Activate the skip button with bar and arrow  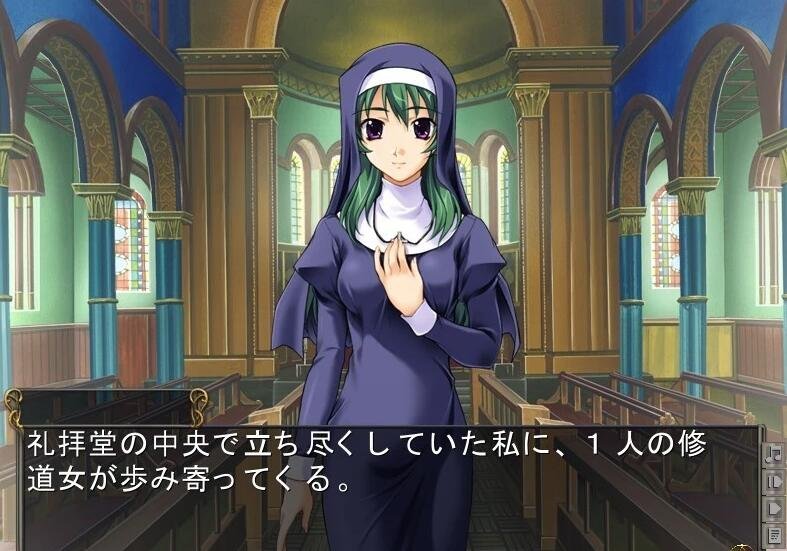(x=774, y=481)
